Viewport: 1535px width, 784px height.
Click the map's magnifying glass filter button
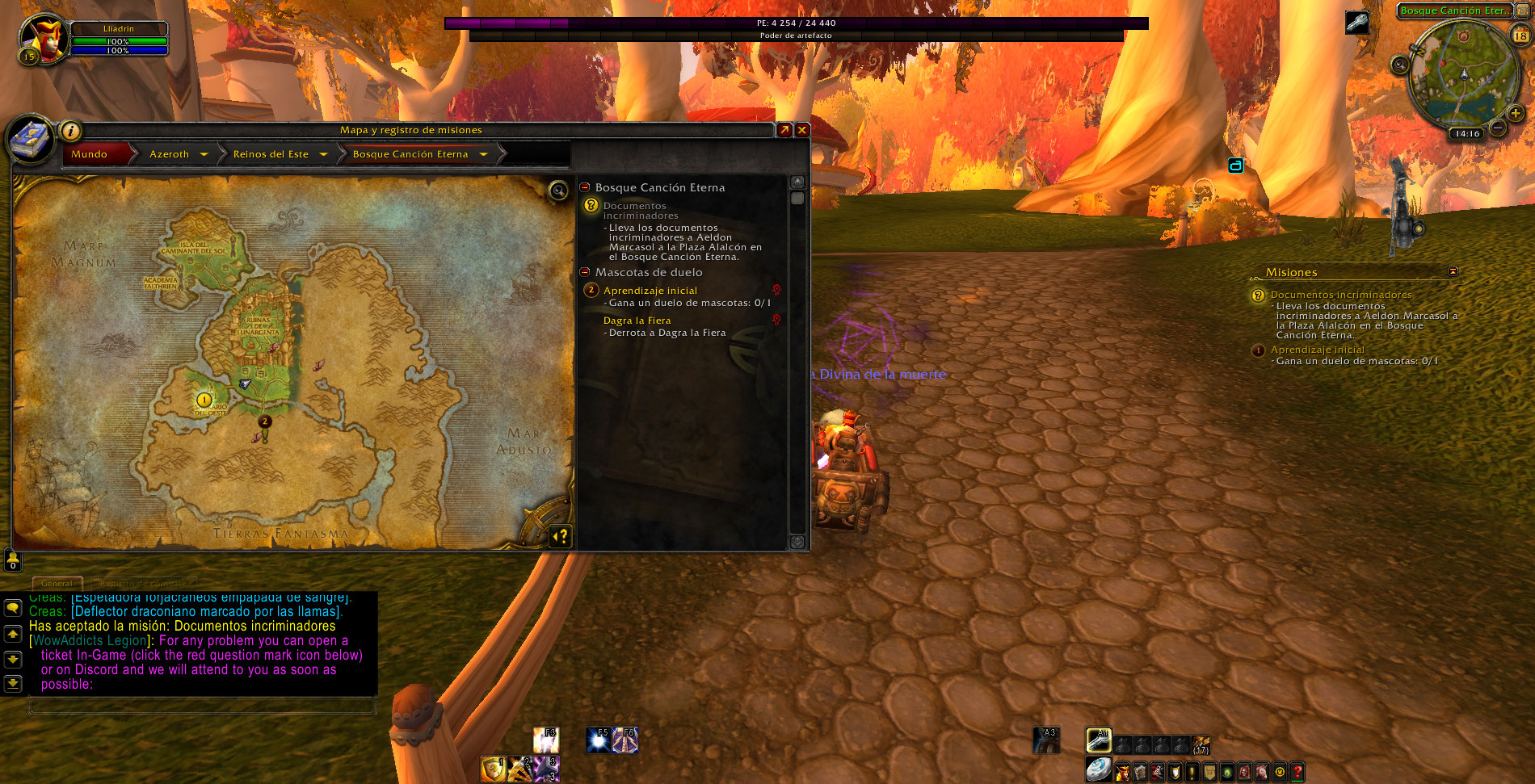[x=558, y=191]
